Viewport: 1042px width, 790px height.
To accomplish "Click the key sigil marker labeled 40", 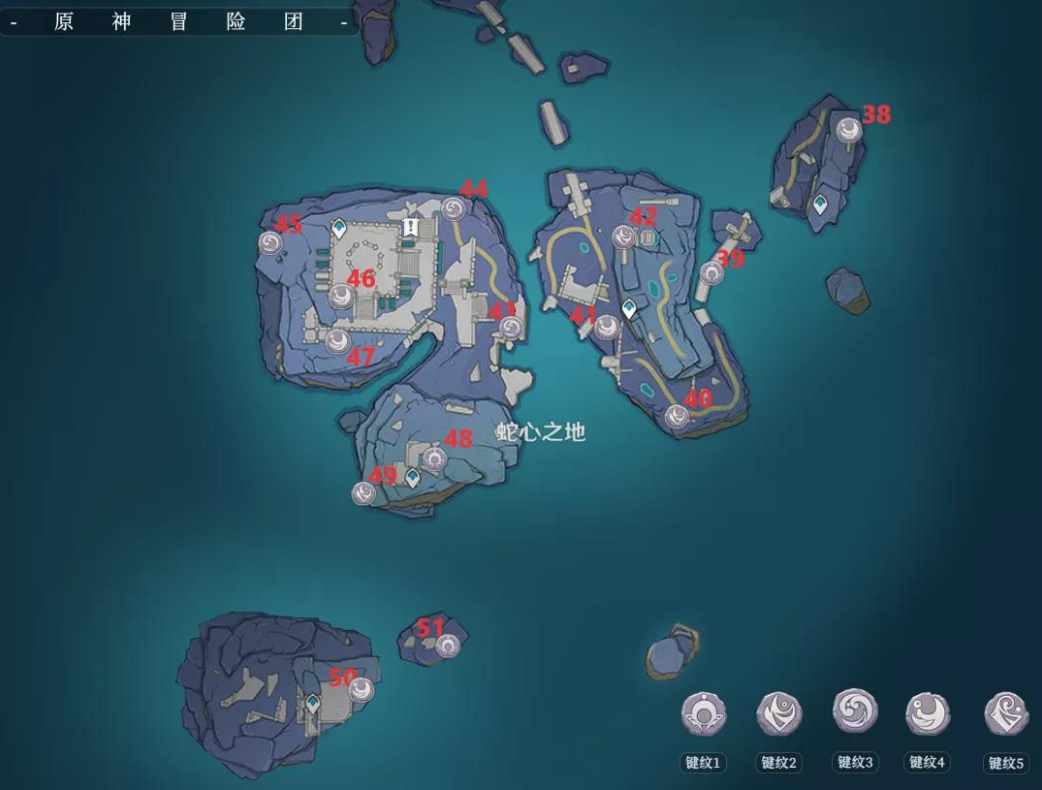I will pyautogui.click(x=678, y=416).
